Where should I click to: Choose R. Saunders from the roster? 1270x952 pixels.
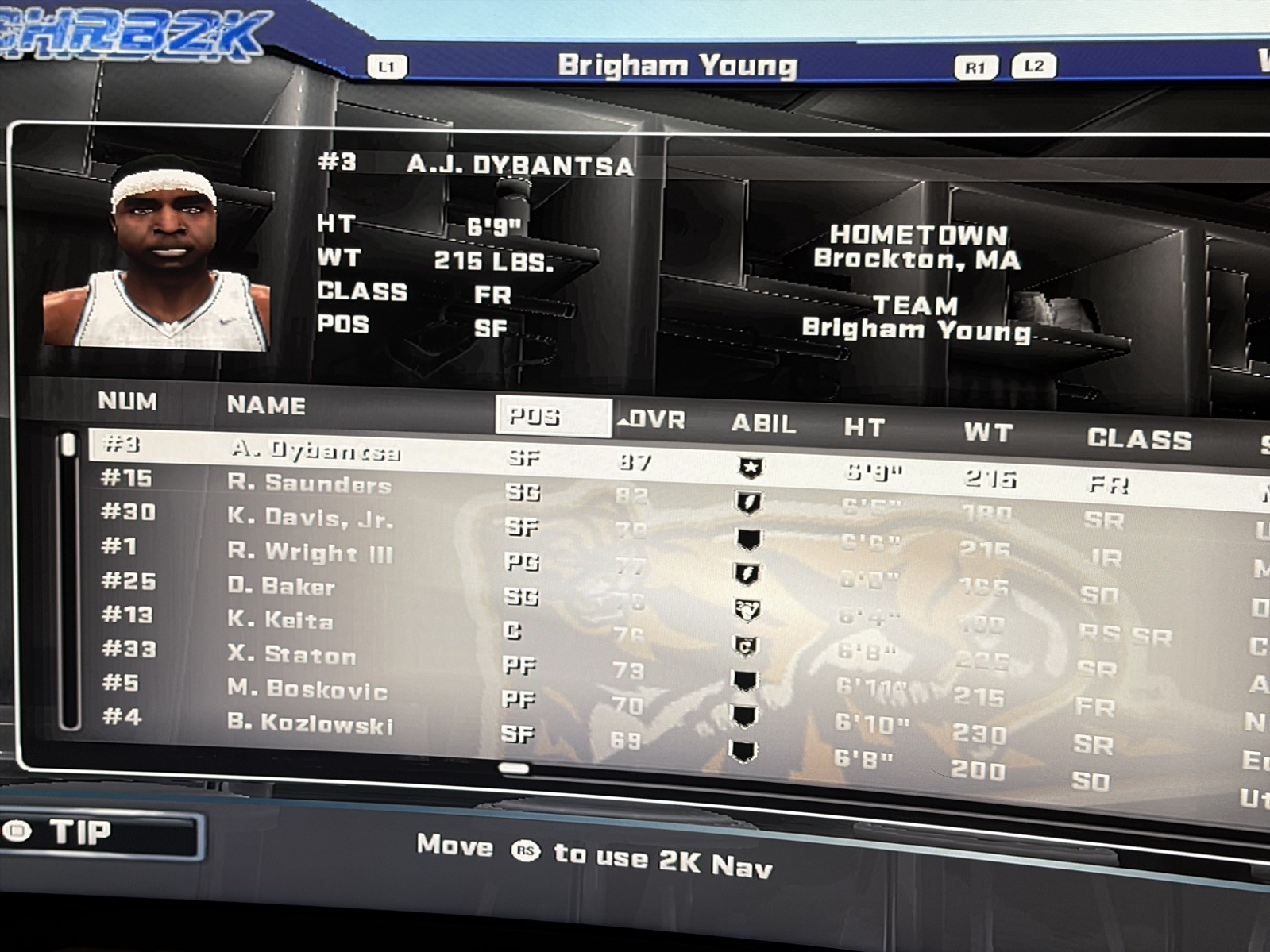(x=309, y=484)
